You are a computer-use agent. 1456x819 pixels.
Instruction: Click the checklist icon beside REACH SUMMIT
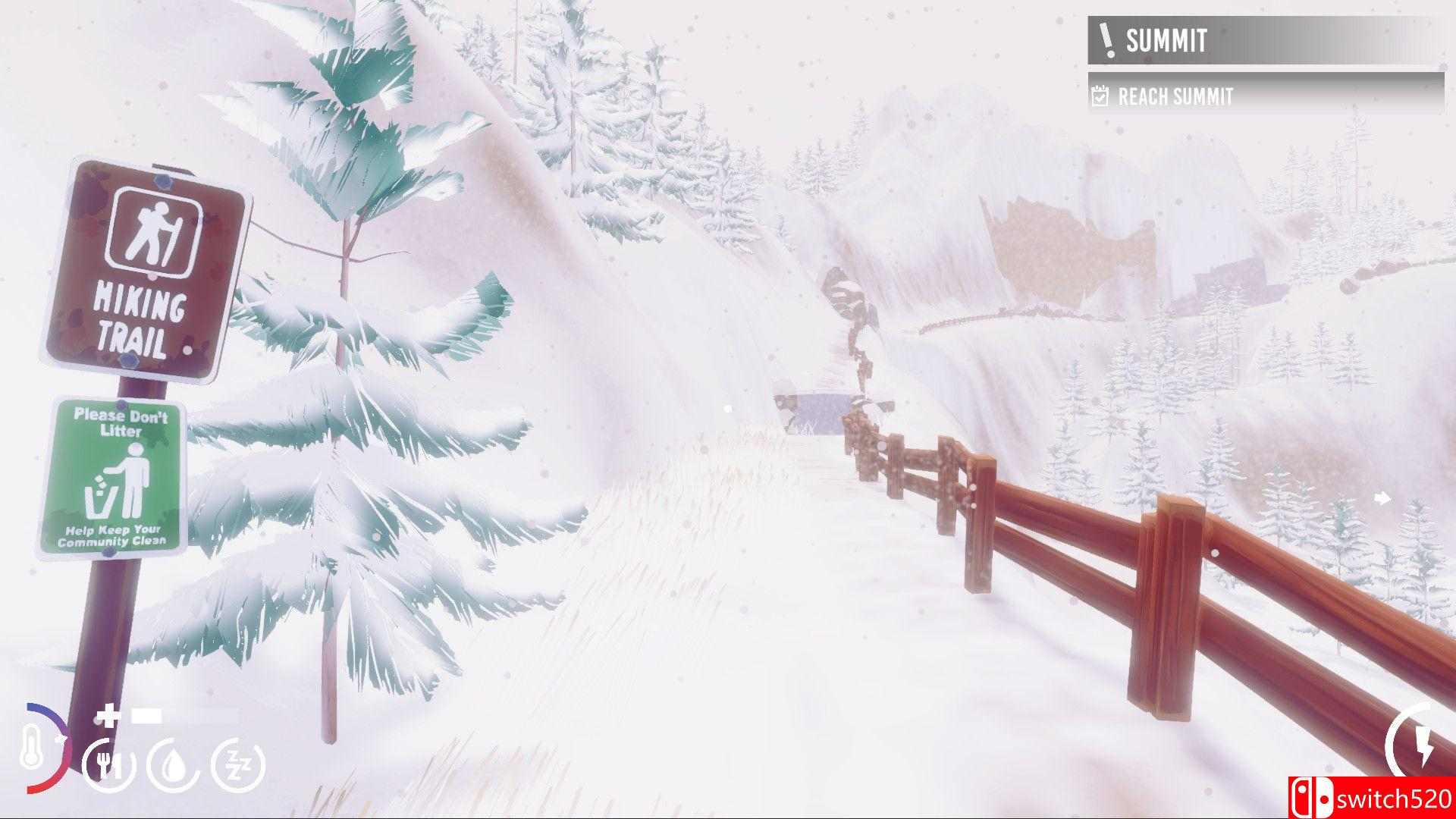pyautogui.click(x=1099, y=97)
